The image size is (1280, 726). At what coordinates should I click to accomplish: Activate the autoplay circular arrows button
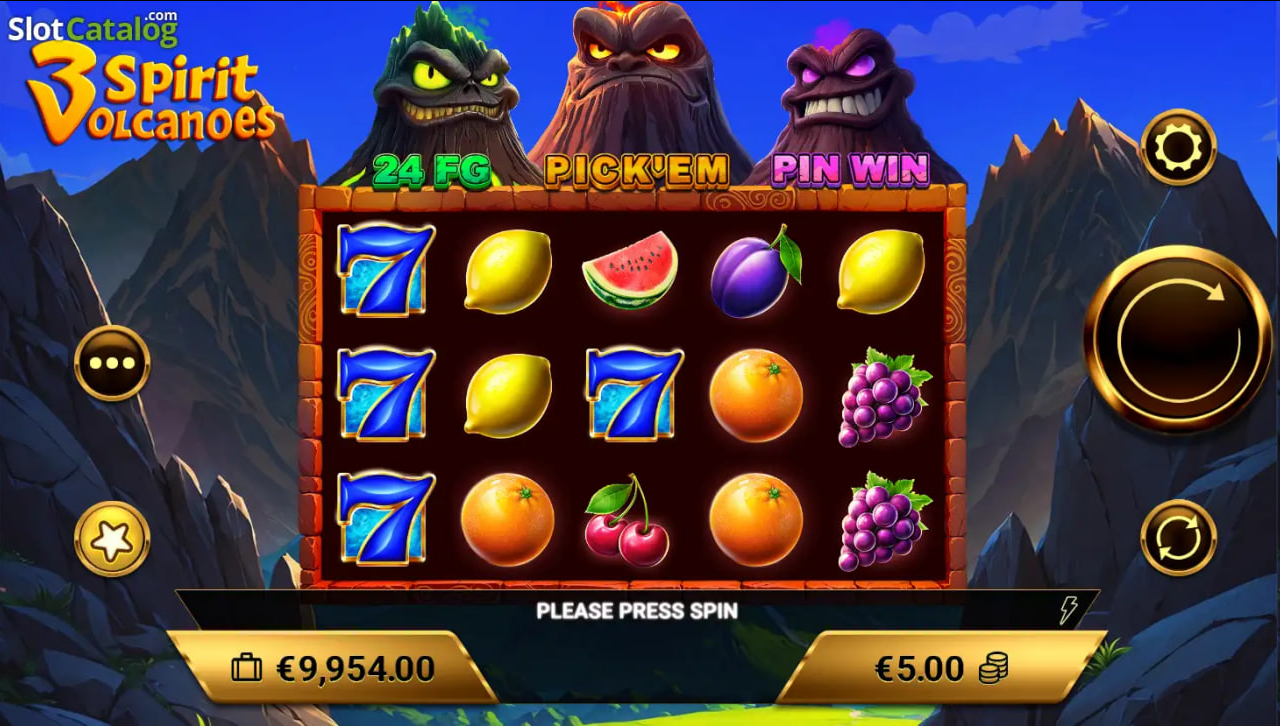click(1178, 538)
